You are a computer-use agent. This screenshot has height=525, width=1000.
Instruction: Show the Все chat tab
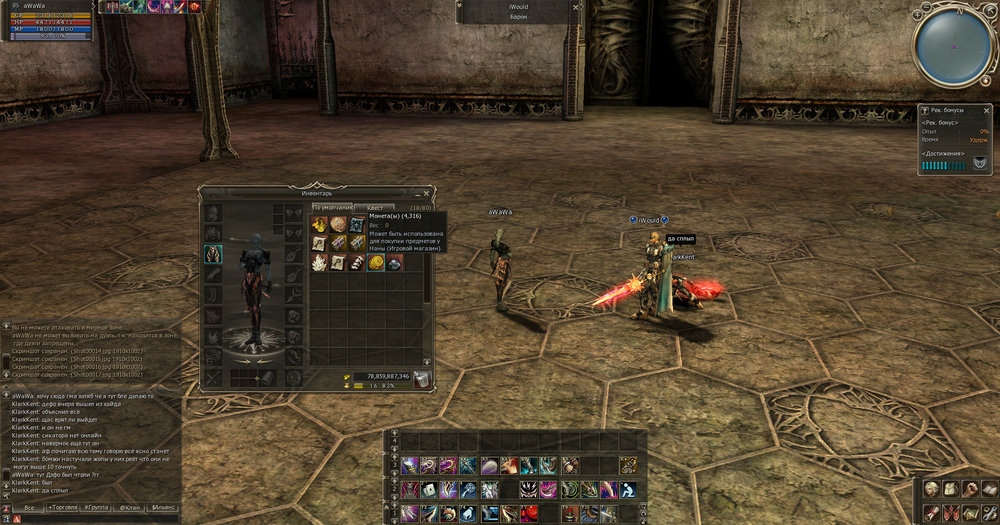tap(30, 508)
